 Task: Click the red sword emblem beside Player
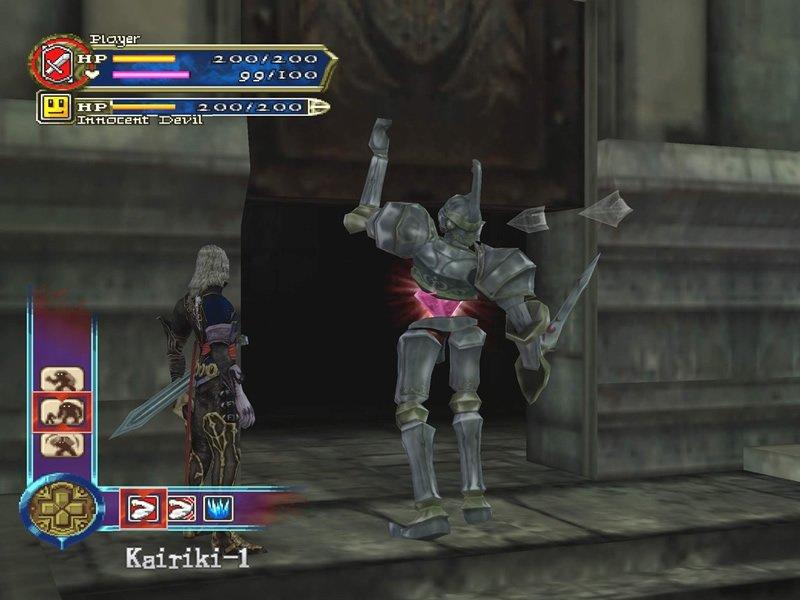pos(54,63)
